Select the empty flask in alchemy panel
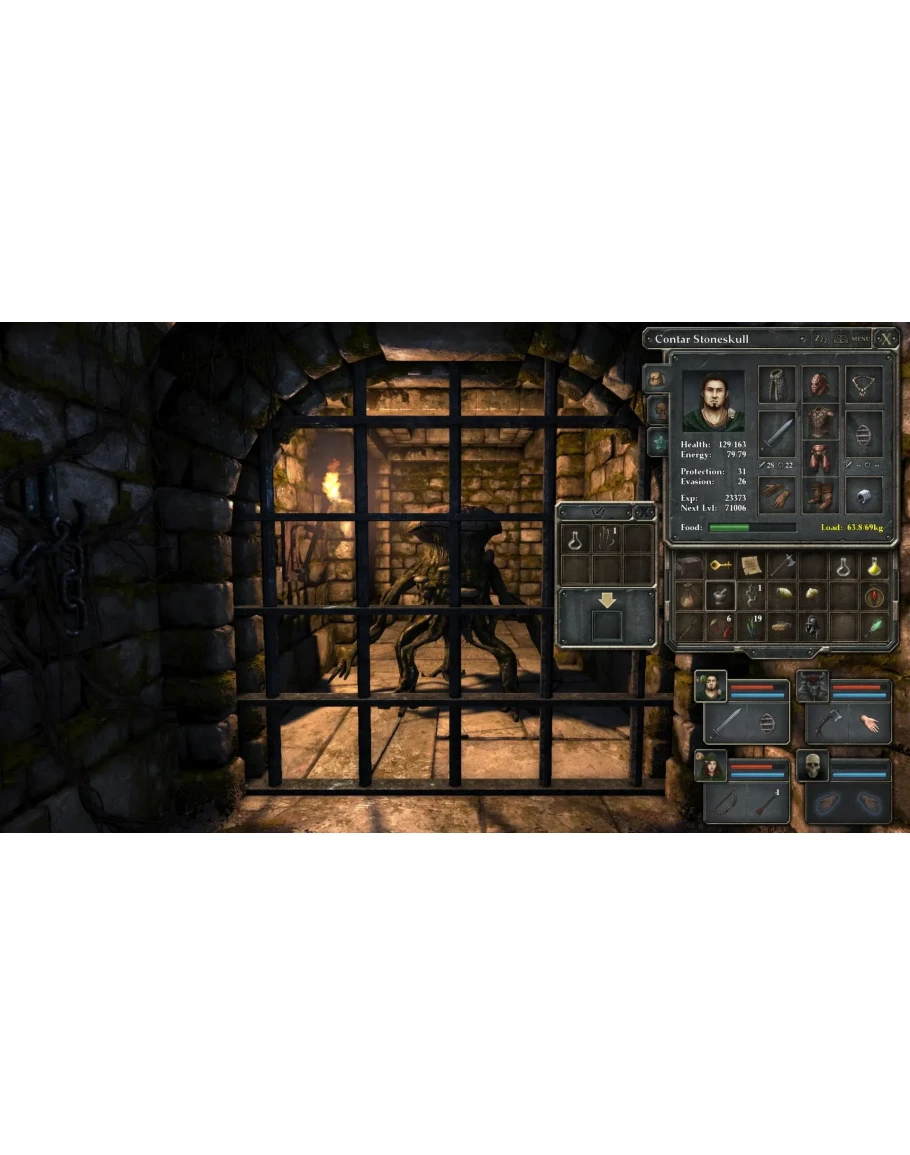The image size is (910, 1155). click(575, 539)
